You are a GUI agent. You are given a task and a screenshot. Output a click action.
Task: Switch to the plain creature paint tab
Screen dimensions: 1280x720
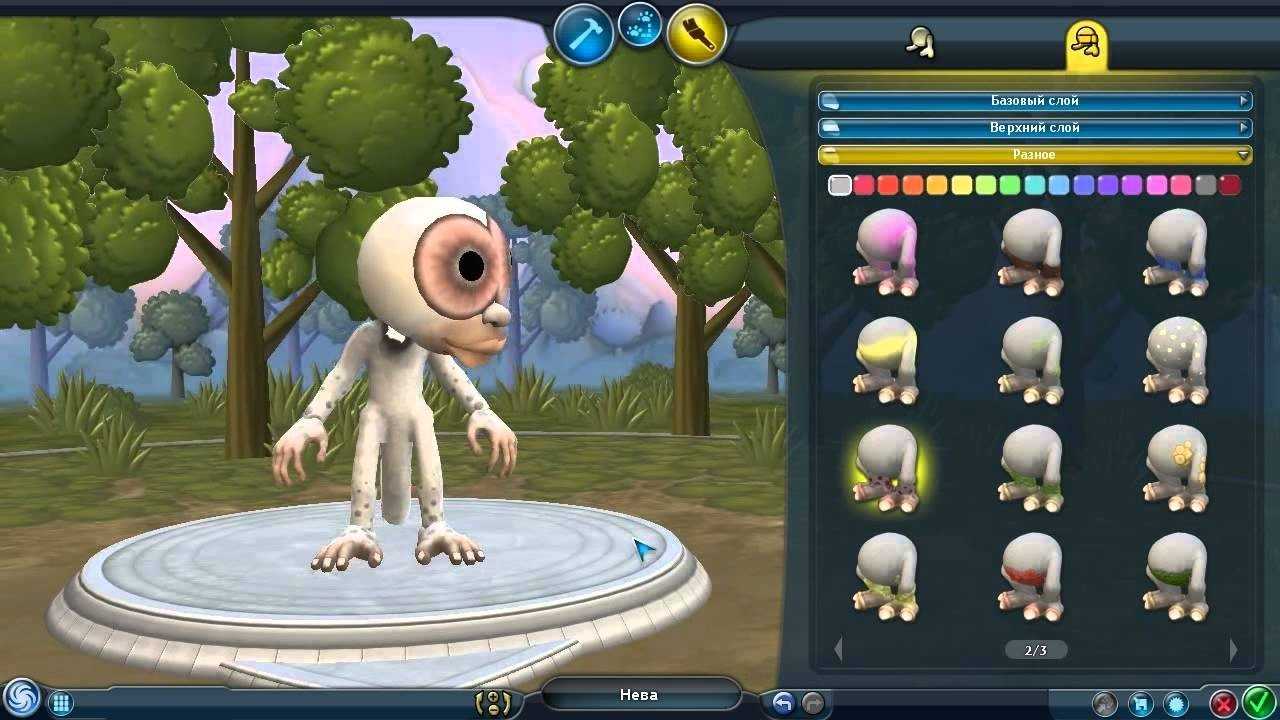pos(919,43)
